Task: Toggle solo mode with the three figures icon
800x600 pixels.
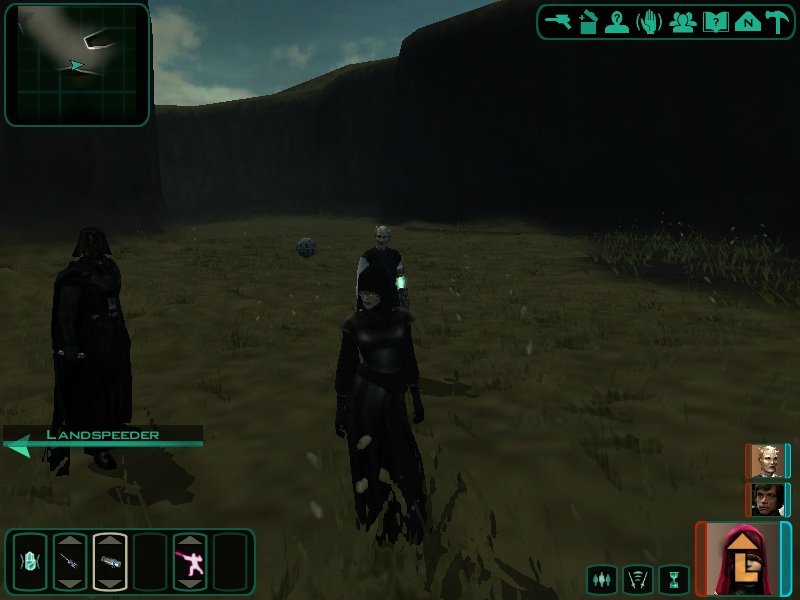Action: [x=602, y=579]
